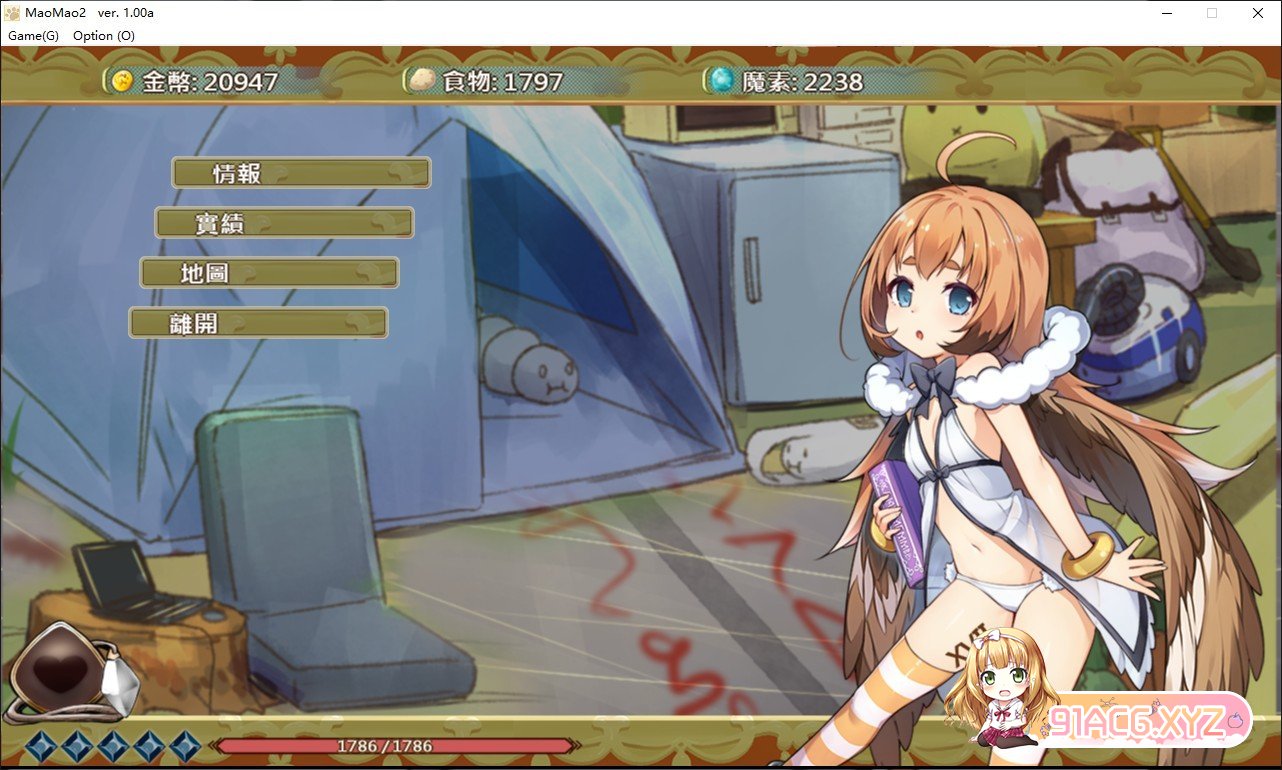Choose the 地圖 (Map) menu entry
This screenshot has height=770, width=1282.
click(x=269, y=272)
